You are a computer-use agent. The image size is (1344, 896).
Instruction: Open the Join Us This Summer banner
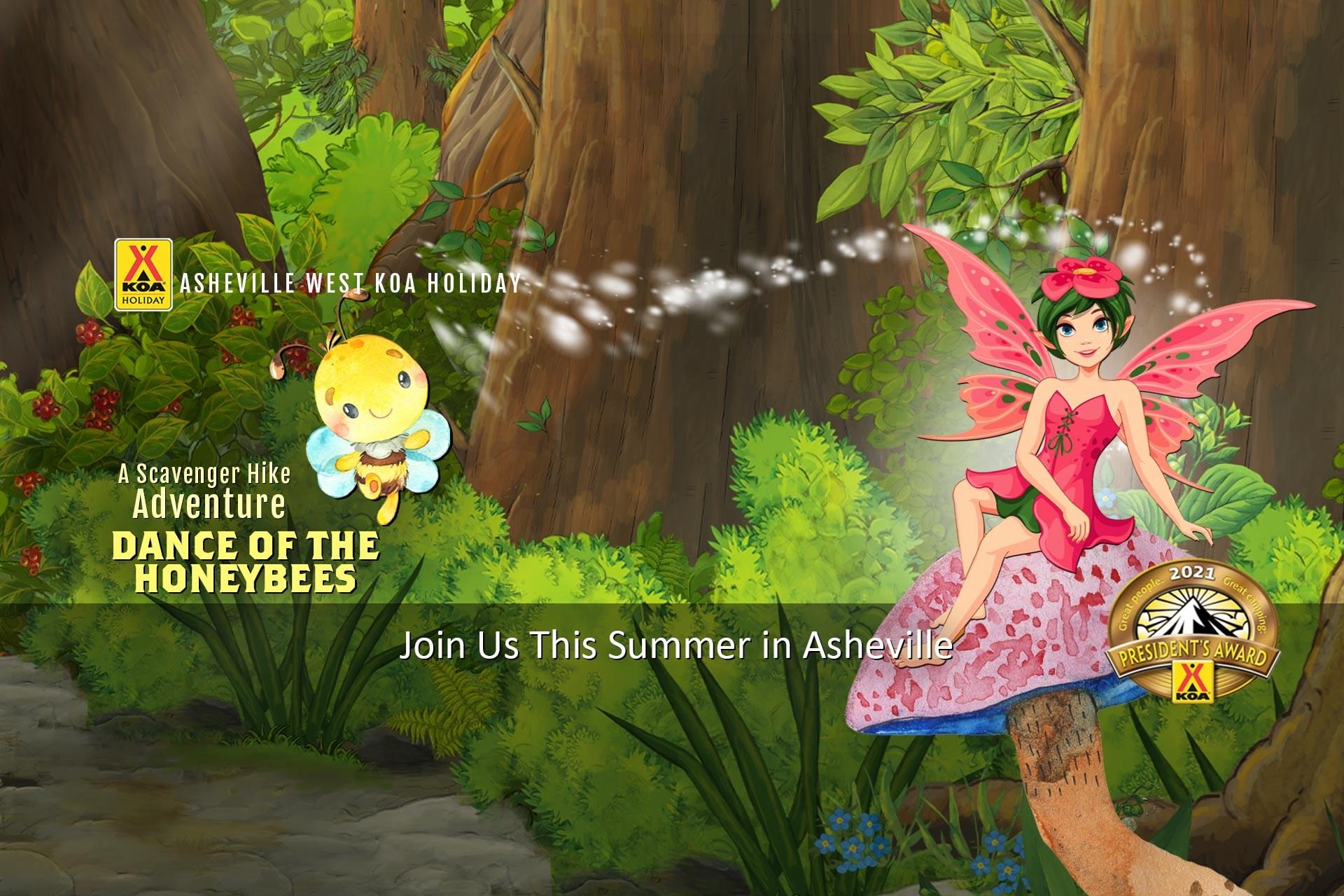pyautogui.click(x=675, y=645)
